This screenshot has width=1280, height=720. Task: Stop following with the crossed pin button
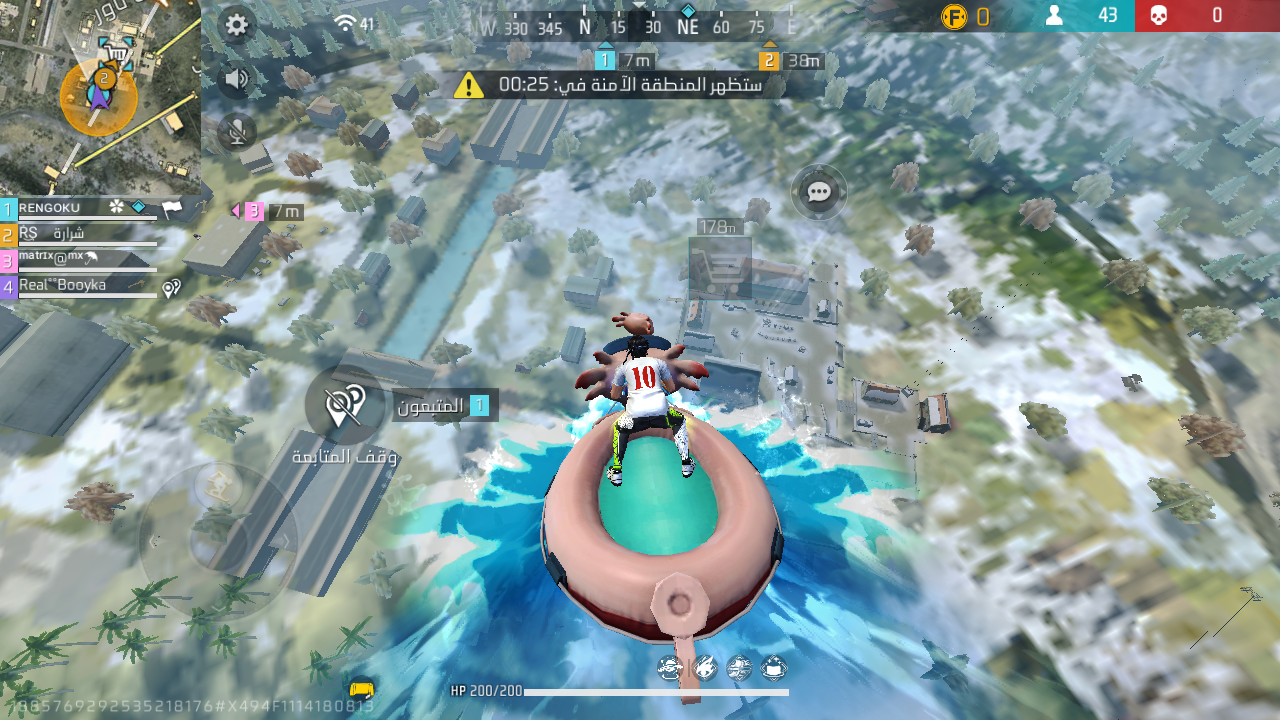(344, 406)
